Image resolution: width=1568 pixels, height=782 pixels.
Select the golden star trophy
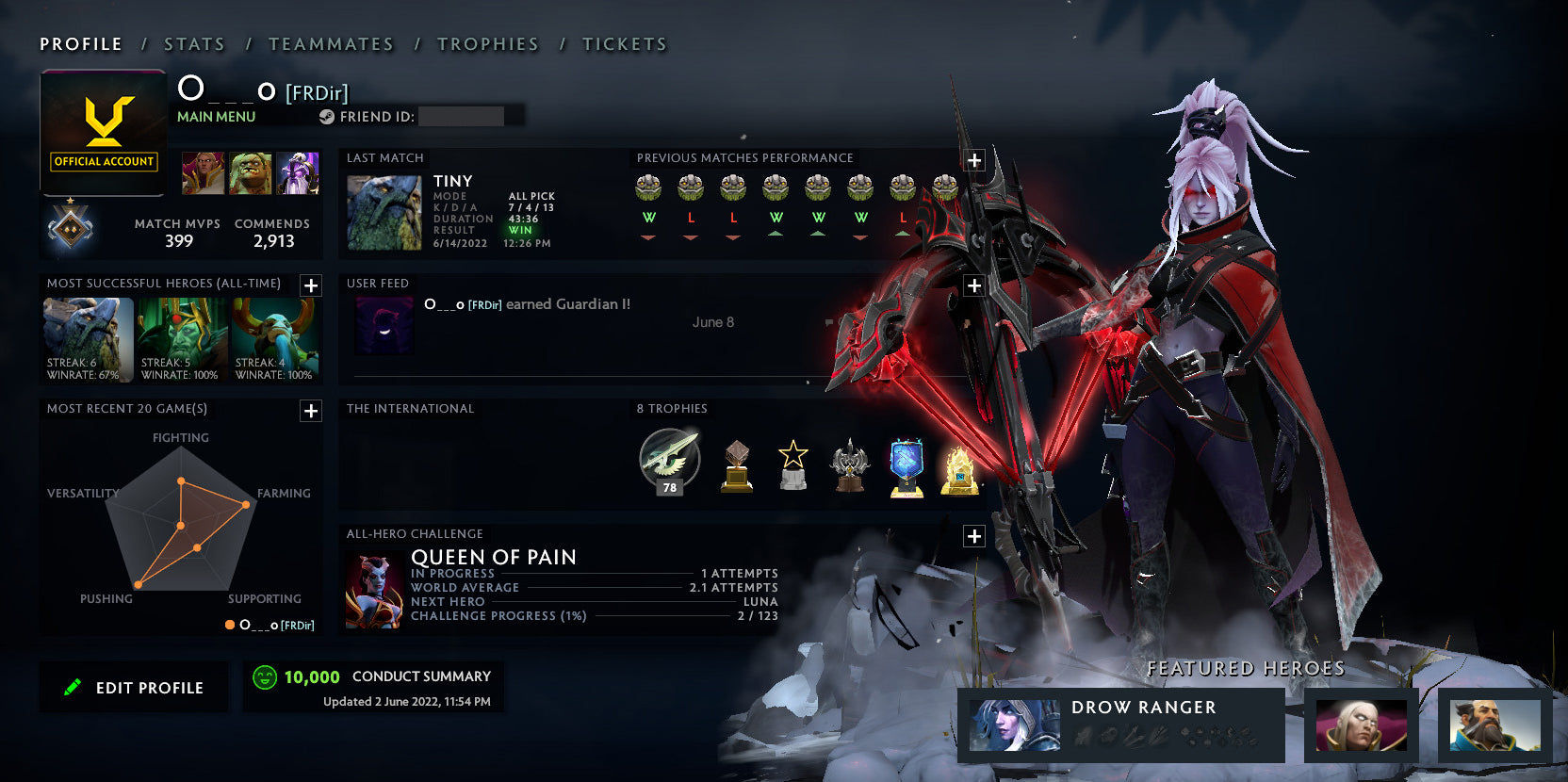(x=792, y=464)
